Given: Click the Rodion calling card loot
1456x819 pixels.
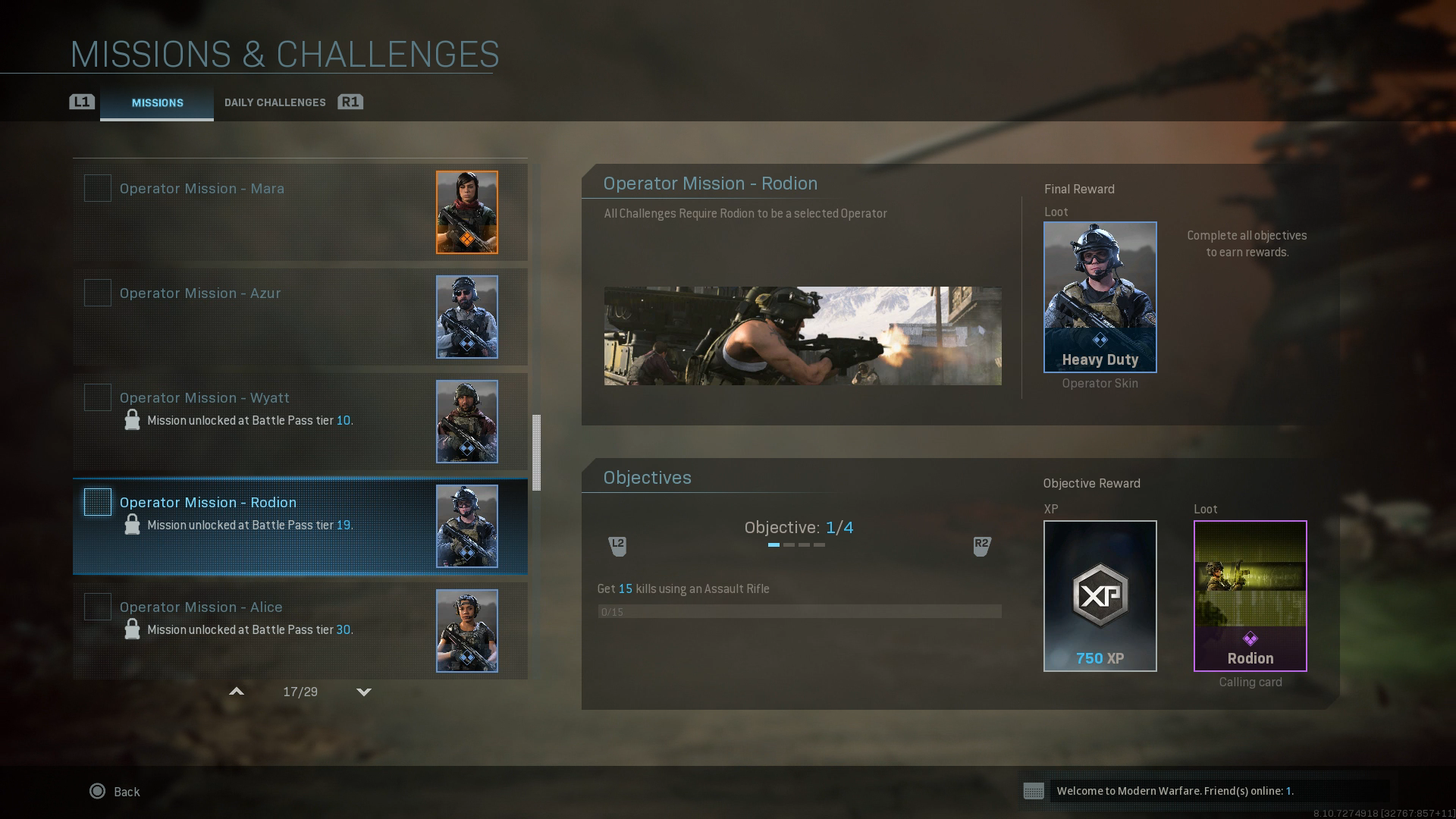Looking at the screenshot, I should click(x=1250, y=595).
